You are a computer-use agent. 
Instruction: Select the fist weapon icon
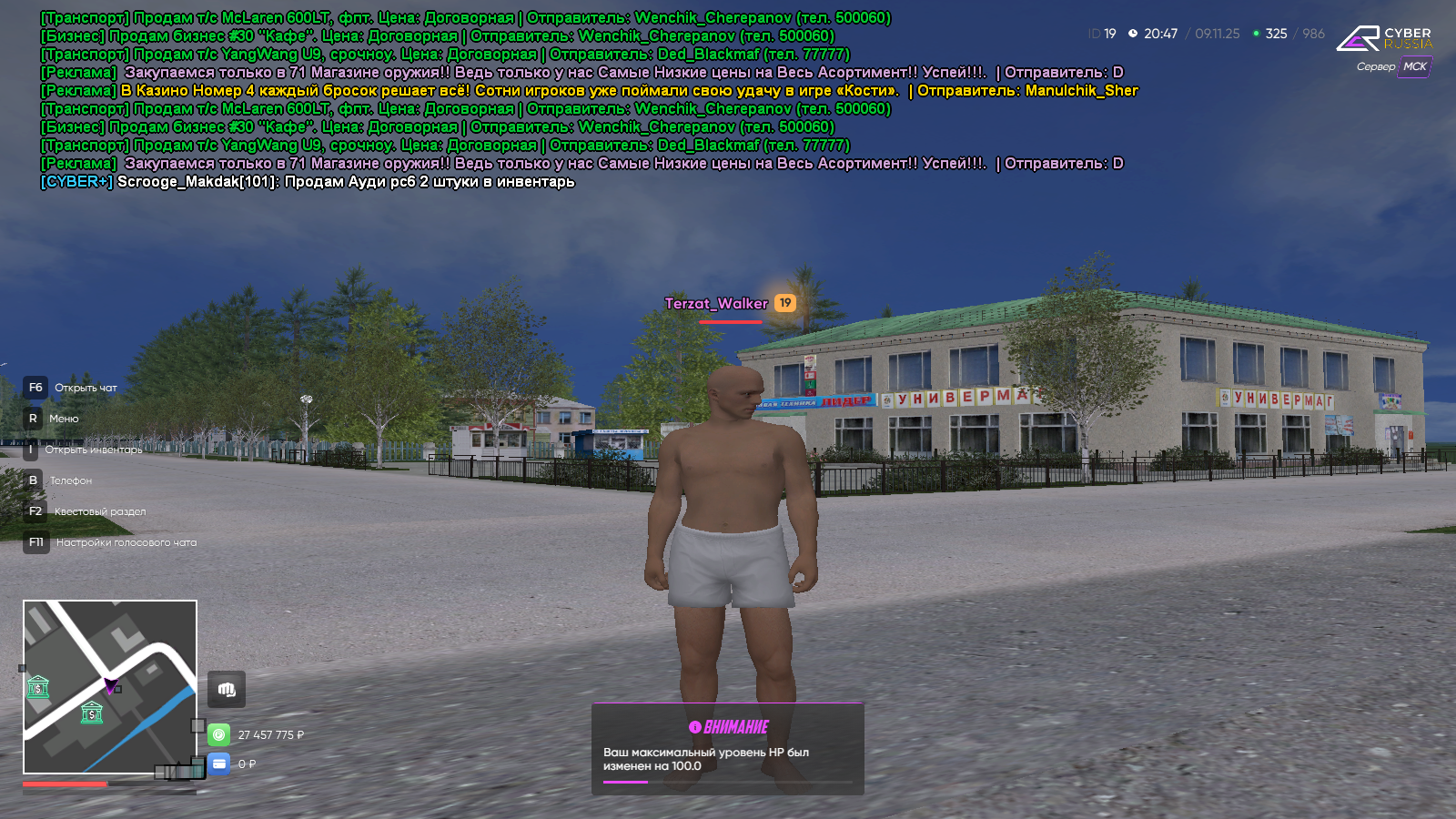pos(227,690)
